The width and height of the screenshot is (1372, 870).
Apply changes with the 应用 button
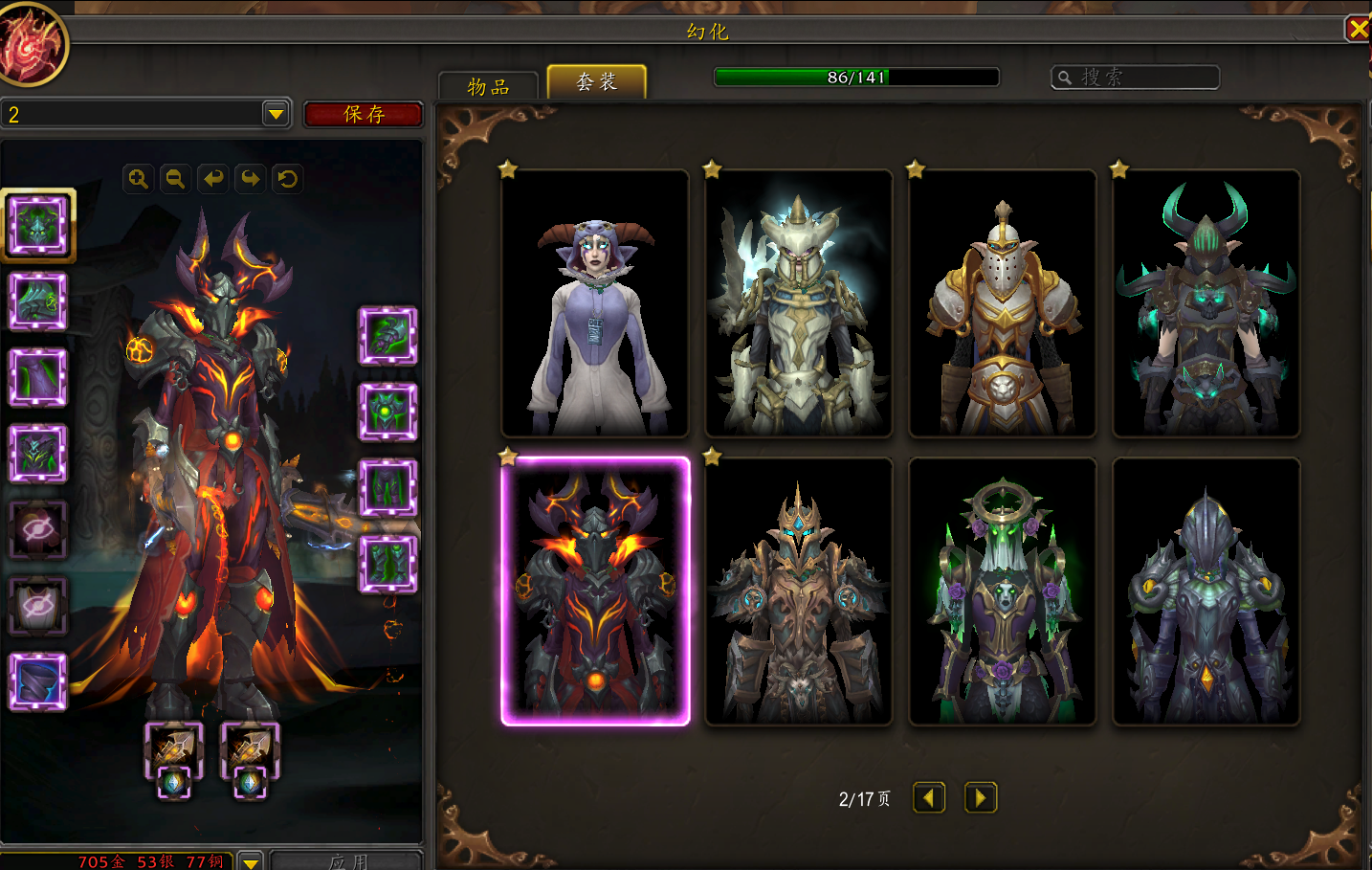346,860
